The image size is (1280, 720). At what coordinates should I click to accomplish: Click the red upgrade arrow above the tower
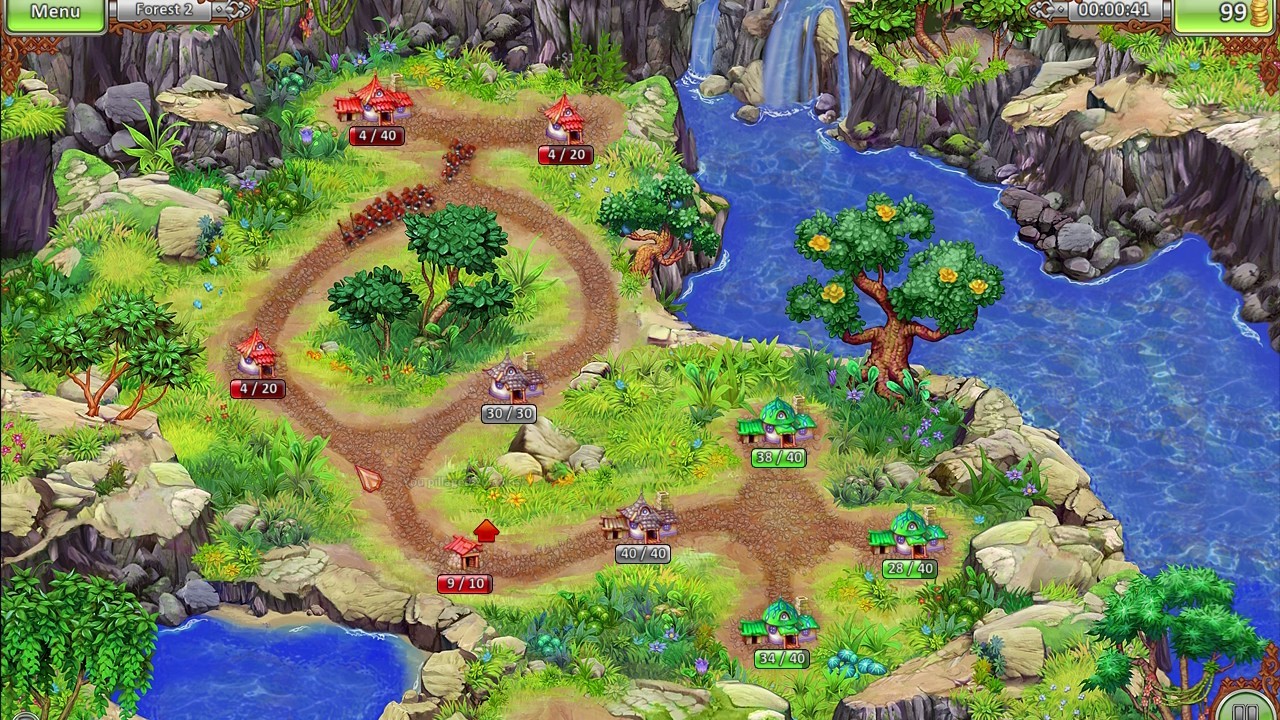(x=486, y=532)
